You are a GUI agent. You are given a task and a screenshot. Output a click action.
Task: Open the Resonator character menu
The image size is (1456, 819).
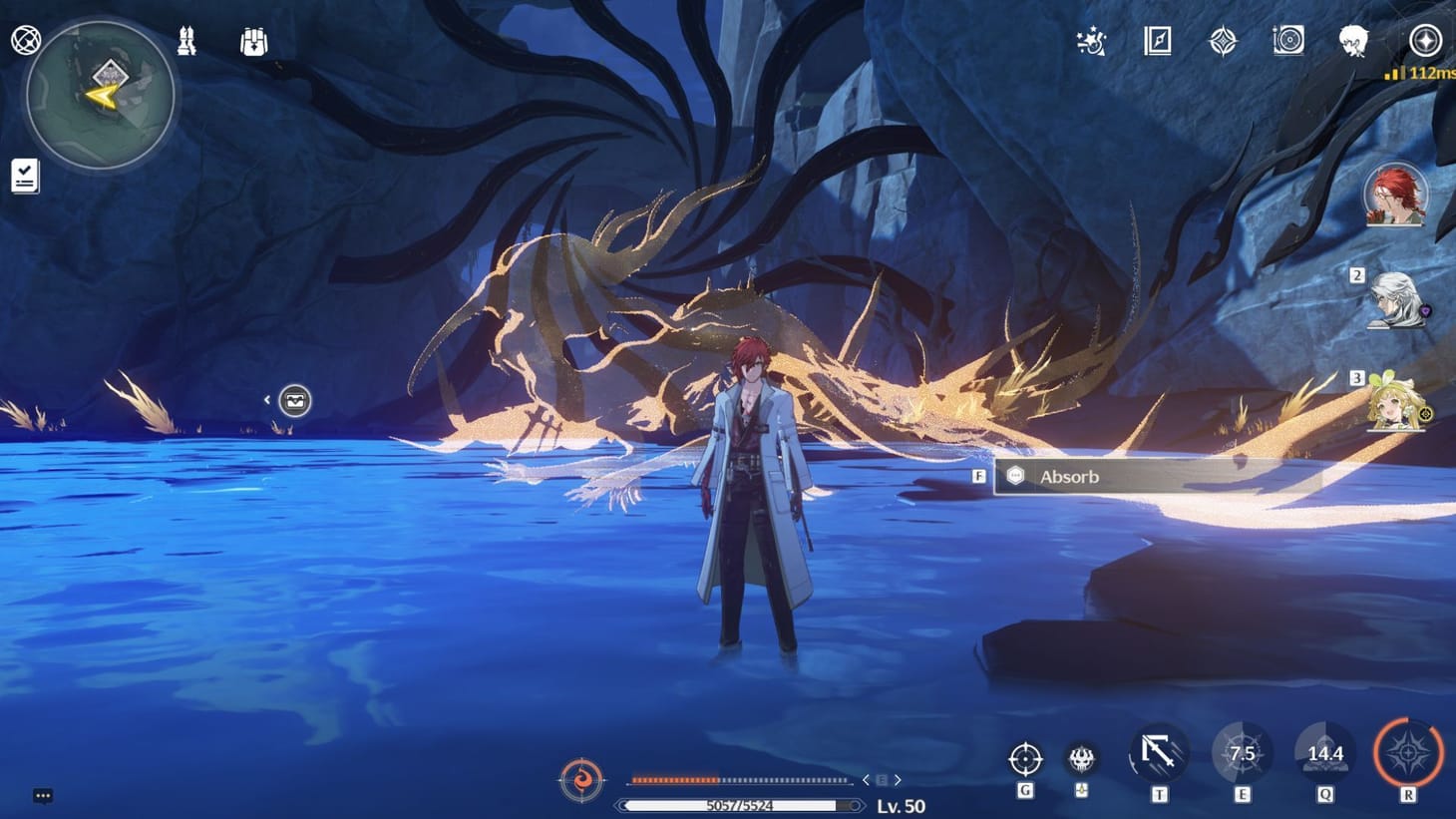pyautogui.click(x=1351, y=42)
